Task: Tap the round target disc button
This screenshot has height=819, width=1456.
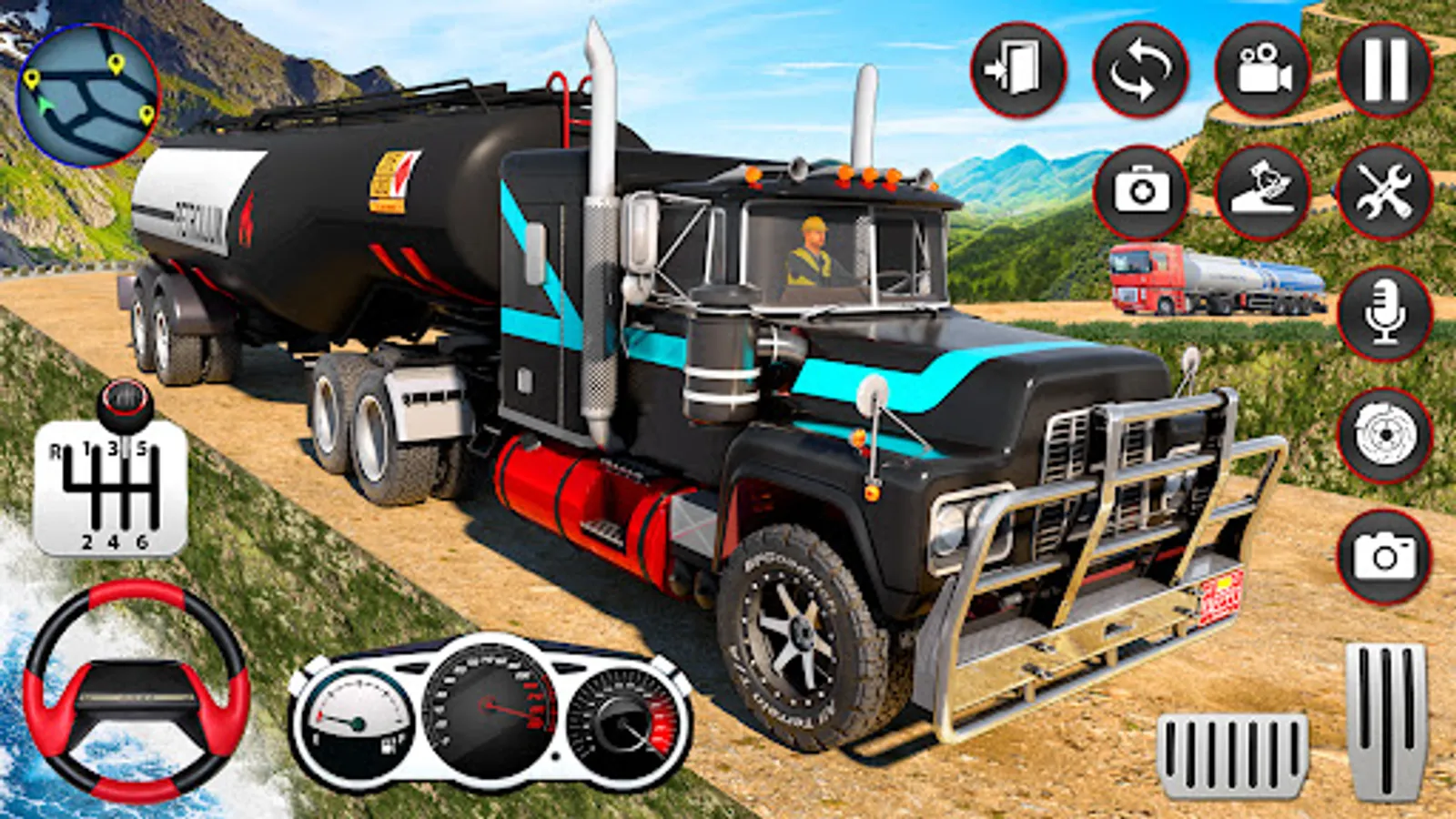Action: coord(1384,436)
